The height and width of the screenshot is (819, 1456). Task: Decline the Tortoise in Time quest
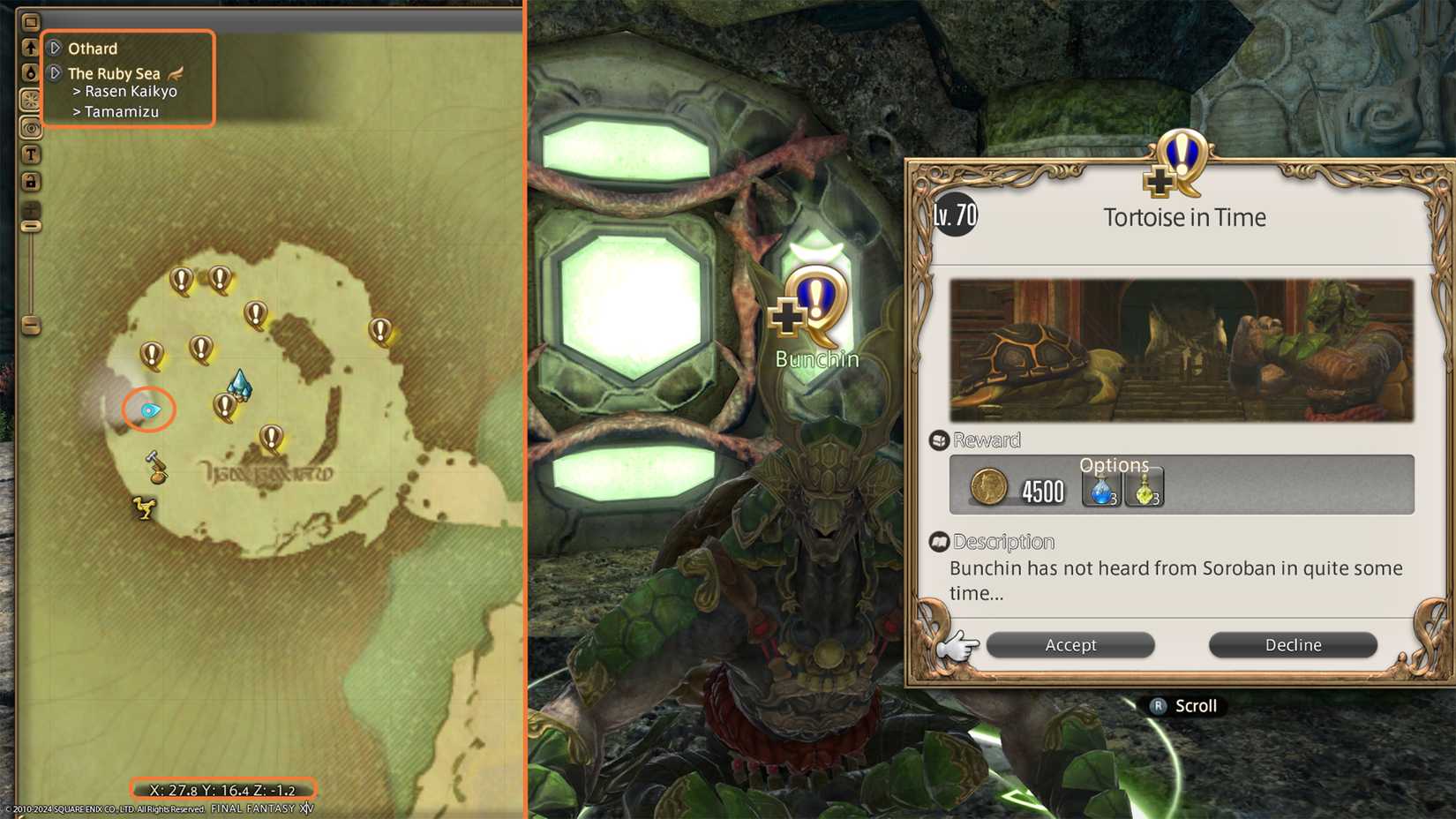(1293, 645)
